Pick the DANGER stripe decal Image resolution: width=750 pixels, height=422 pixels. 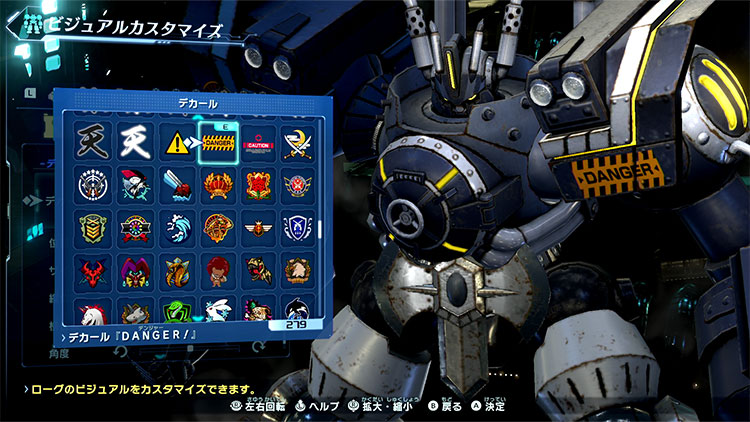tap(216, 144)
